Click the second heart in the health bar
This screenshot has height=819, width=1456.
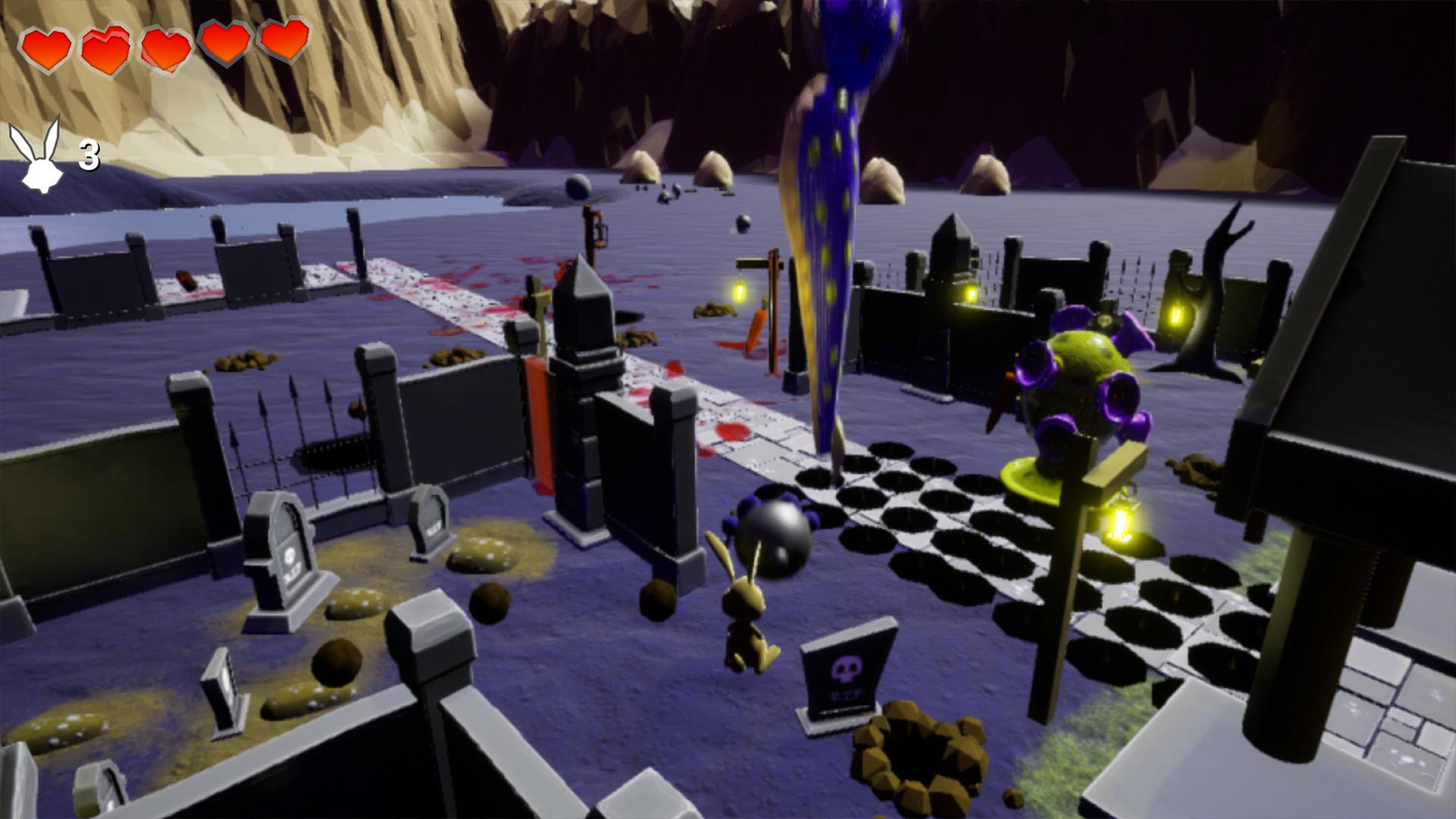click(106, 47)
